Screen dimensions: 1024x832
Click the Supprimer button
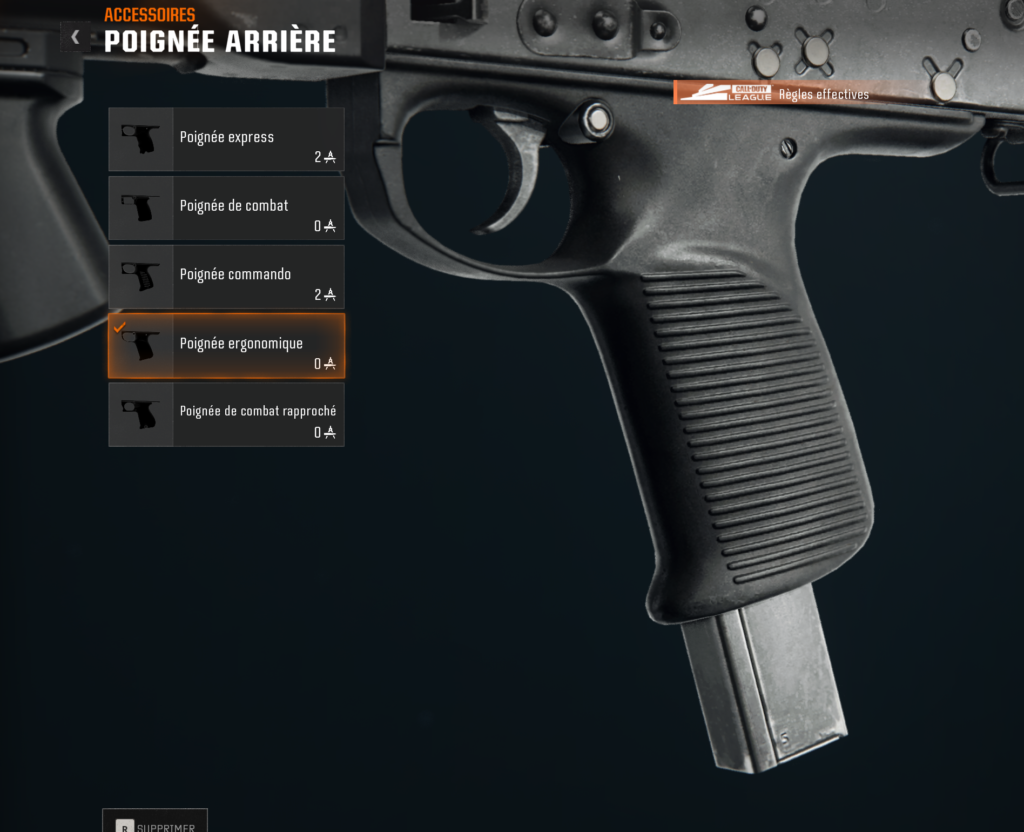click(155, 823)
